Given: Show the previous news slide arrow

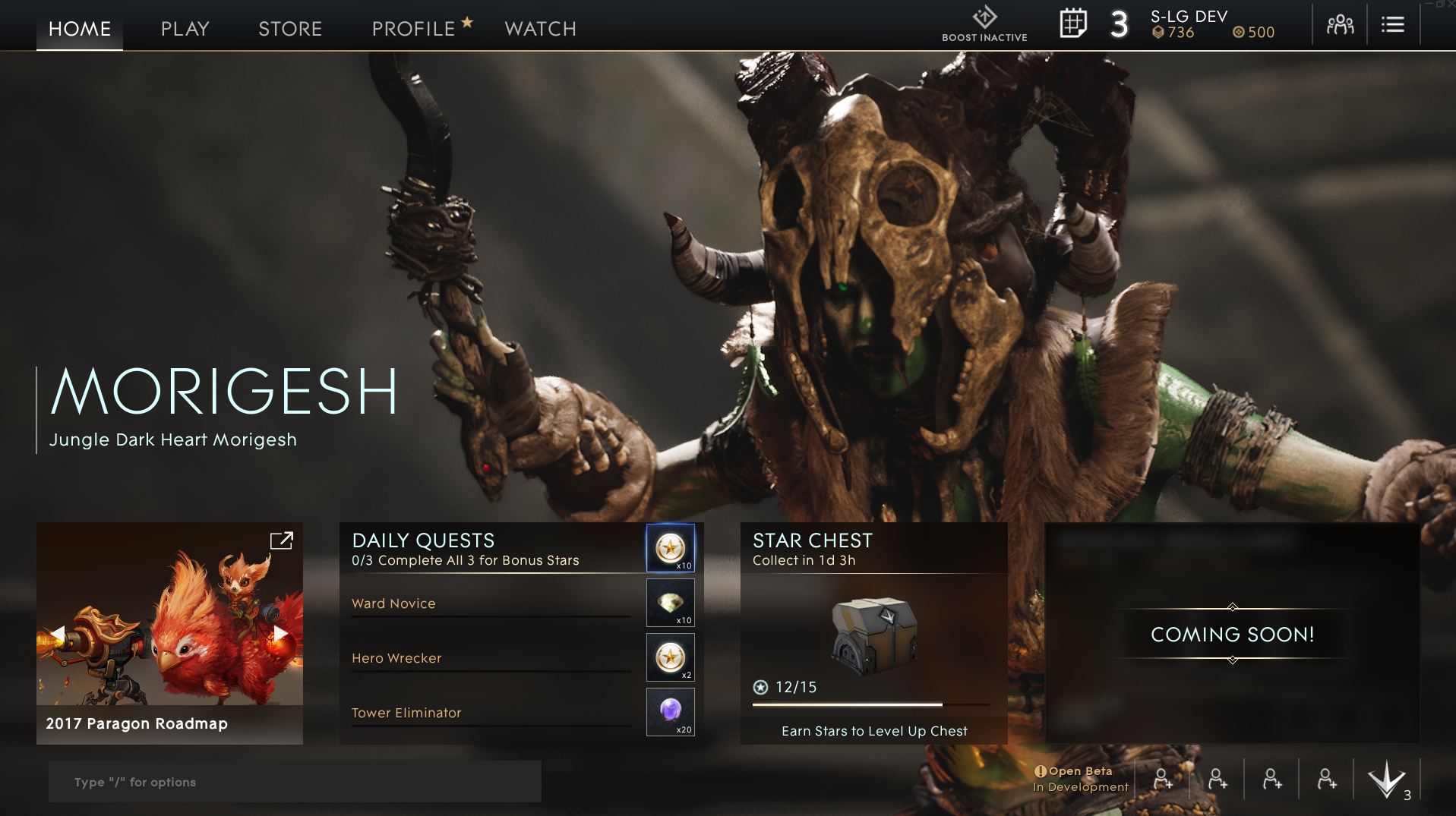Looking at the screenshot, I should [x=58, y=633].
